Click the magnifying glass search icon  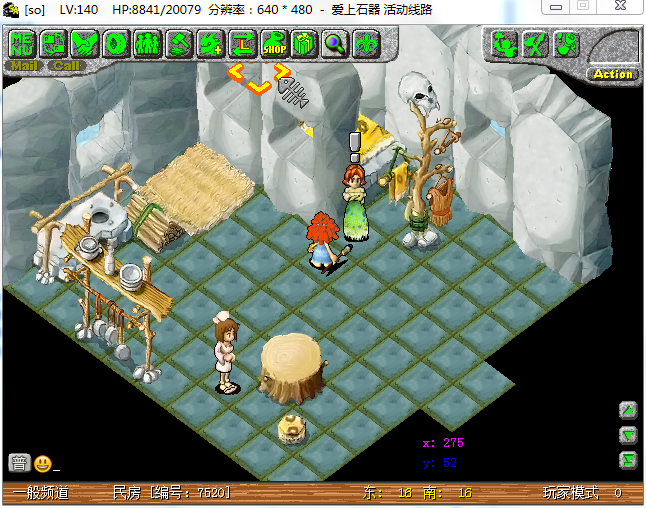(335, 44)
